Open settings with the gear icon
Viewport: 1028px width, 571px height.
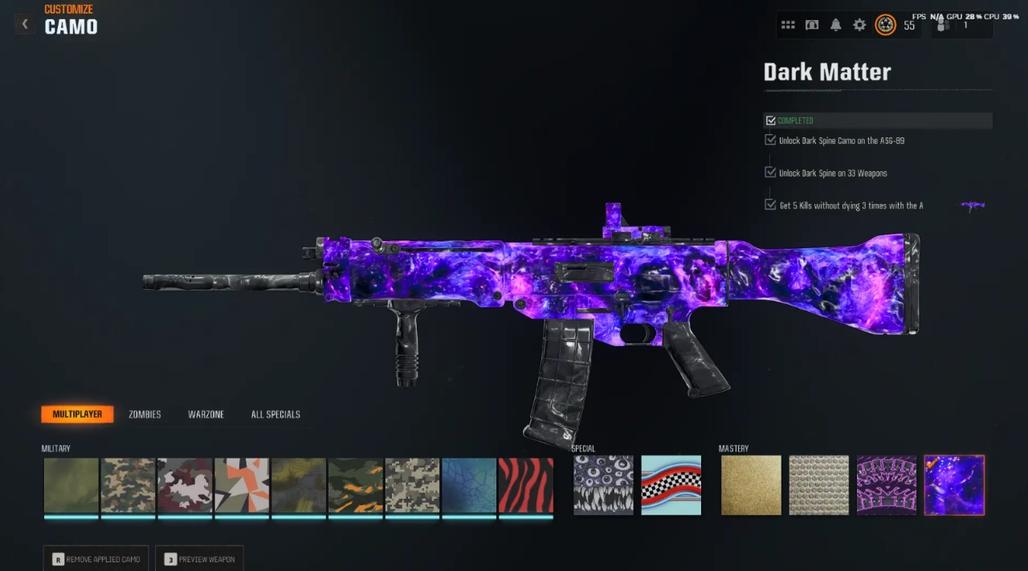point(859,25)
